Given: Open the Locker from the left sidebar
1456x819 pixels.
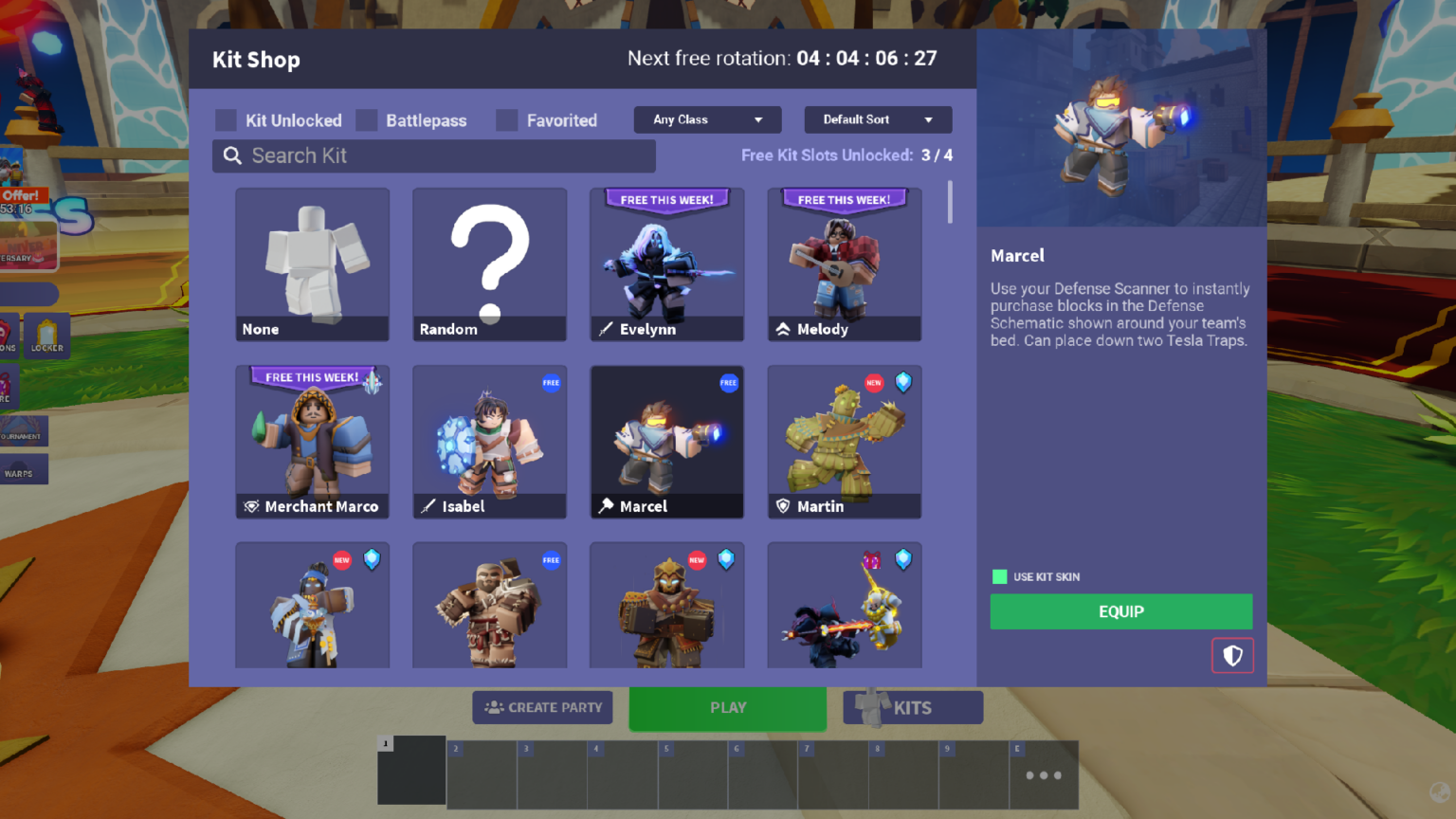Looking at the screenshot, I should 45,334.
